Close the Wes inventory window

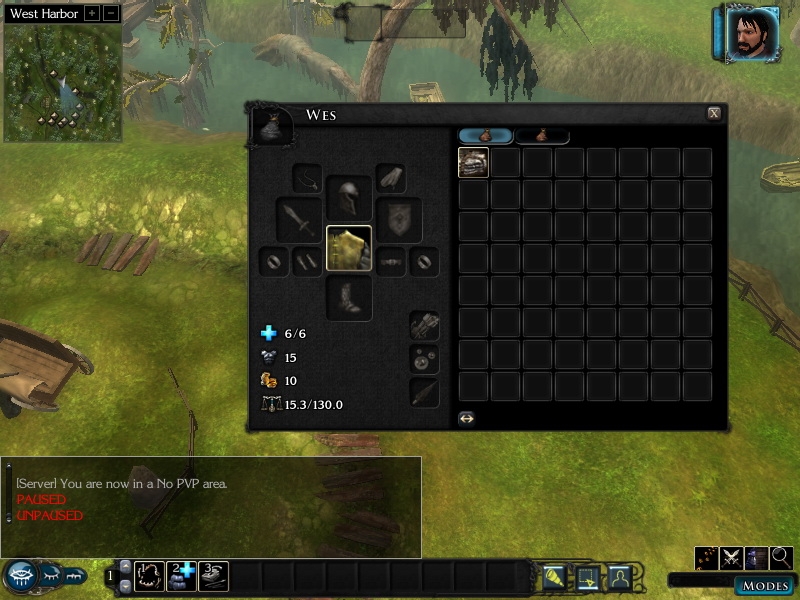pyautogui.click(x=713, y=114)
